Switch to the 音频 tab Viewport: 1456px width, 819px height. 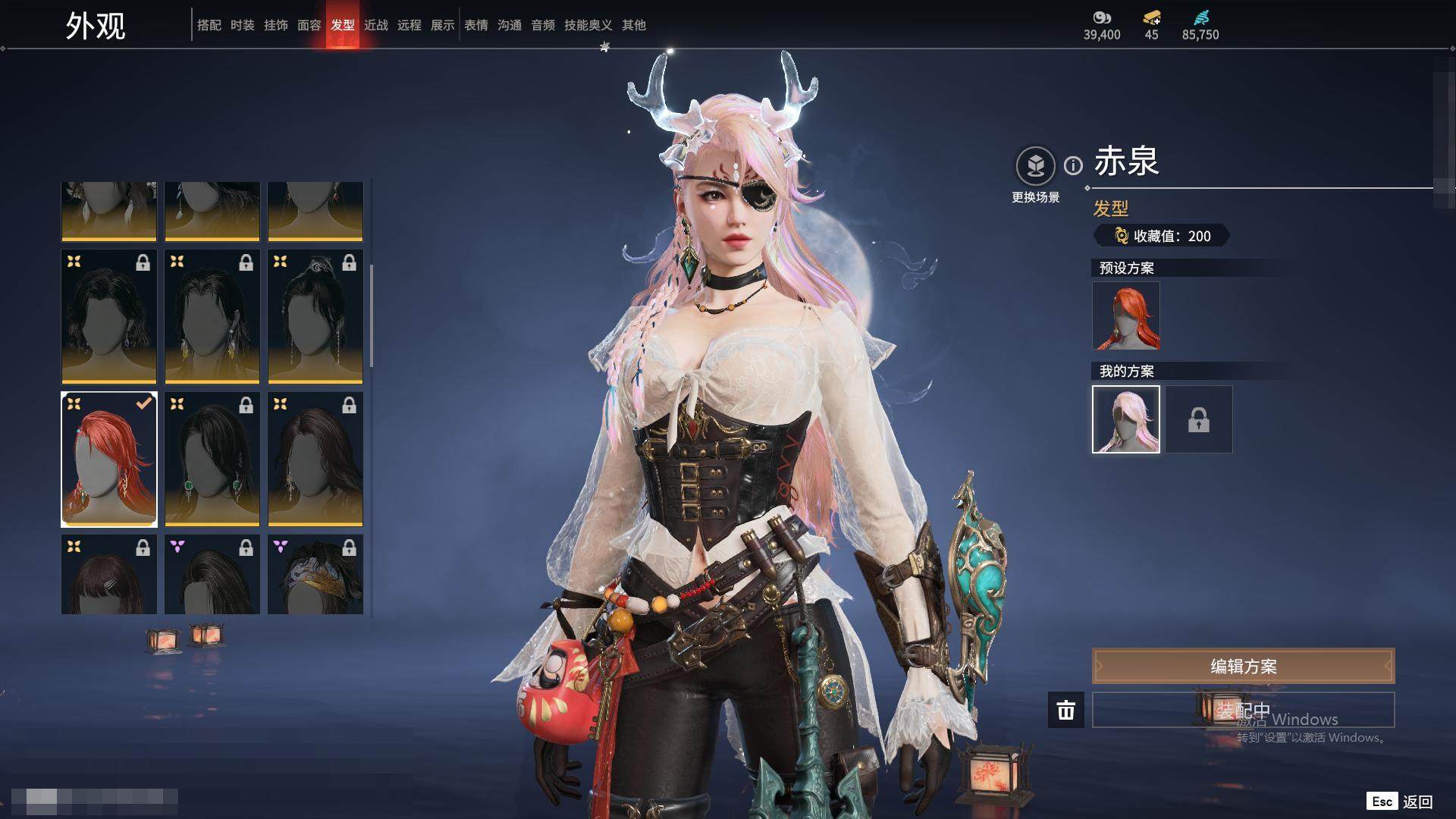click(542, 25)
